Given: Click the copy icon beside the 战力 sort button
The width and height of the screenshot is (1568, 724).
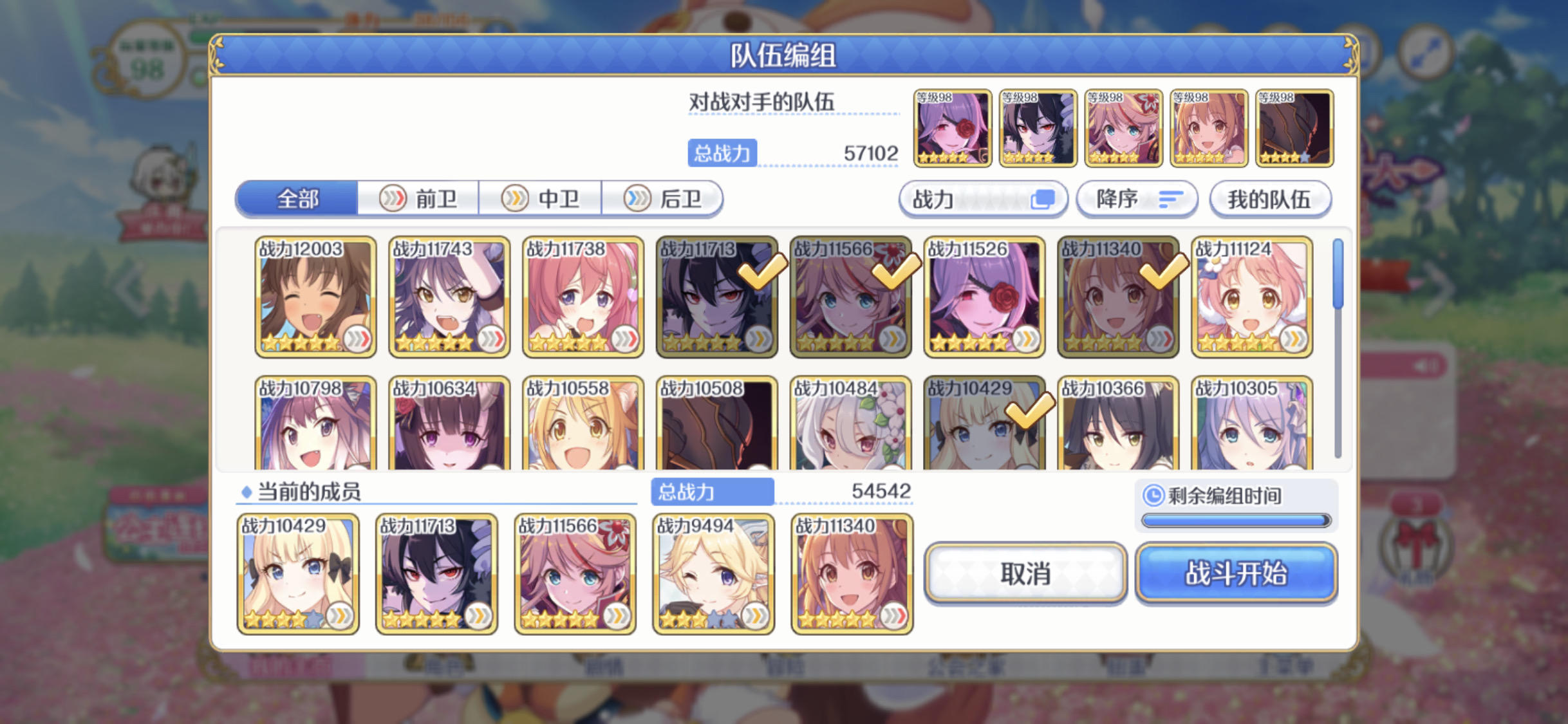Looking at the screenshot, I should point(1043,200).
